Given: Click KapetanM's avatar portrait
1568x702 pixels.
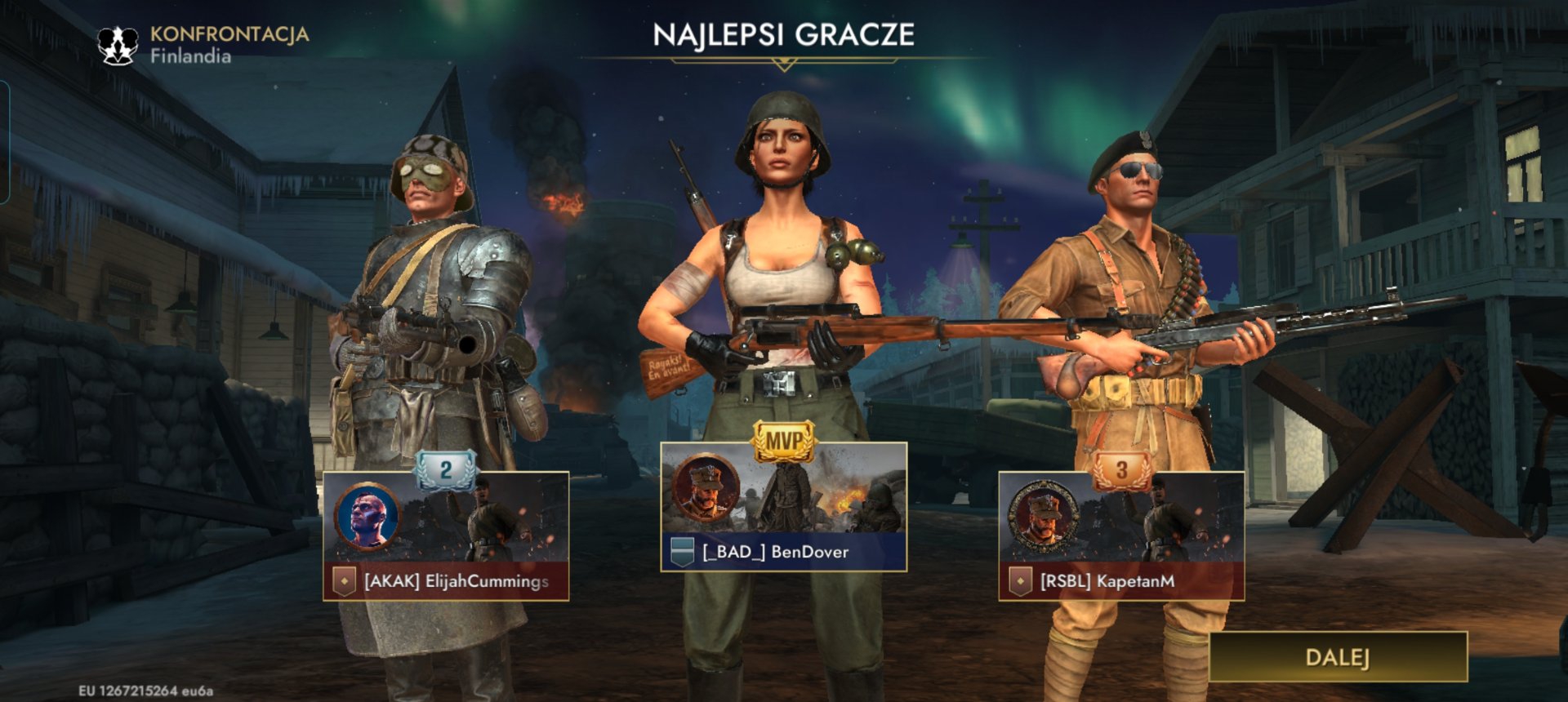Looking at the screenshot, I should pyautogui.click(x=1043, y=515).
